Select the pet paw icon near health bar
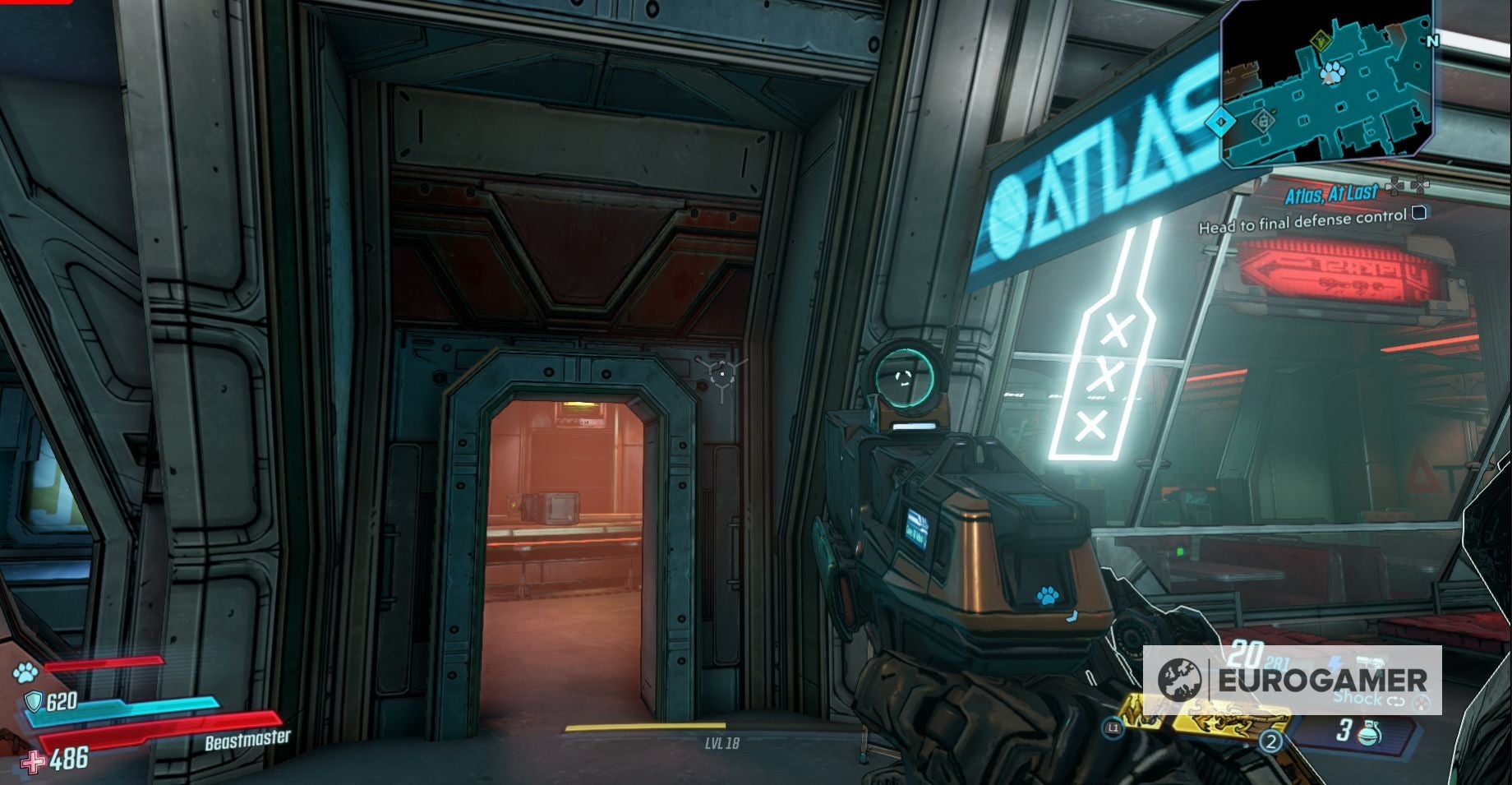The image size is (1512, 785). pos(24,672)
